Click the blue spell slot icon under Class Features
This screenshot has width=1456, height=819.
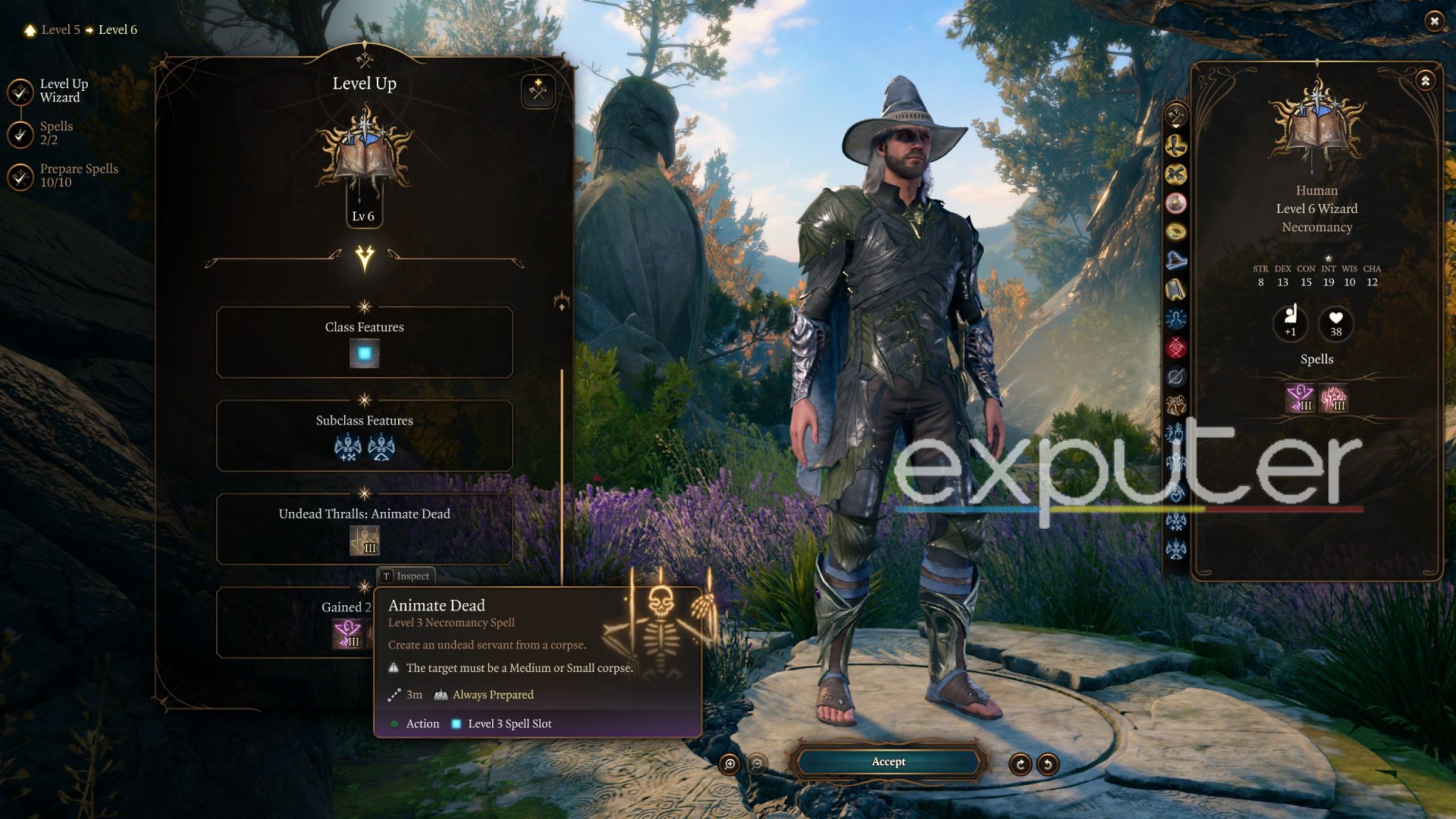pos(365,352)
